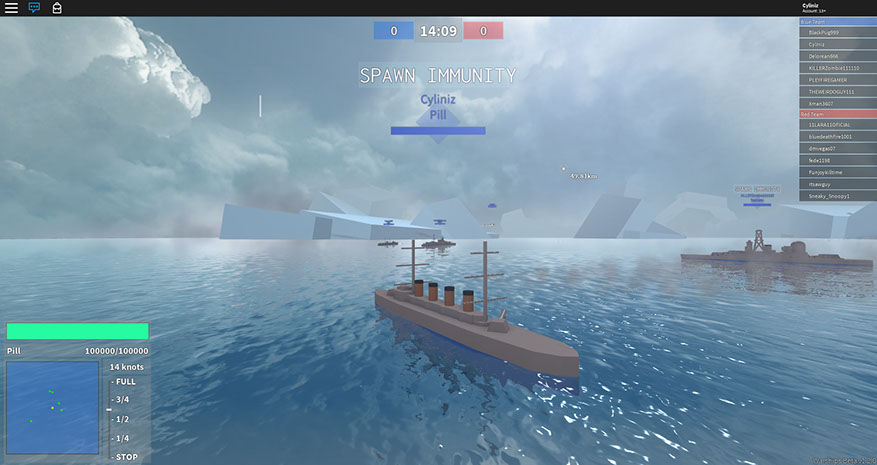Viewport: 877px width, 465px height.
Task: Select BlackPug999 in the player list
Action: [x=836, y=32]
